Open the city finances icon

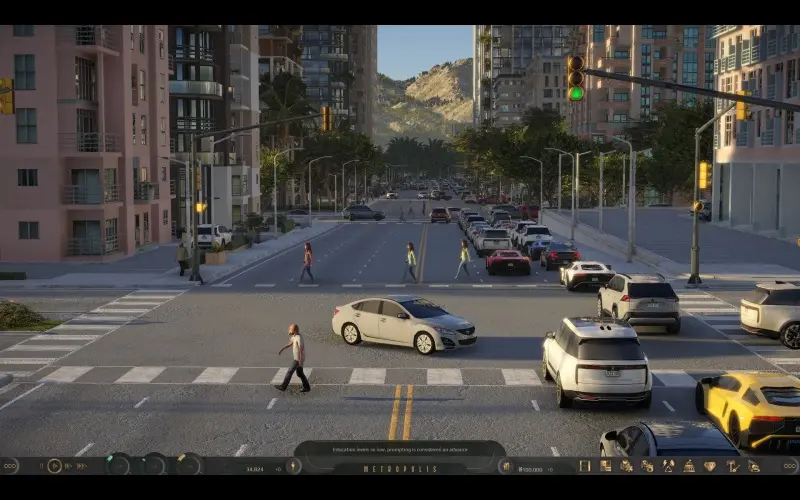(x=507, y=466)
